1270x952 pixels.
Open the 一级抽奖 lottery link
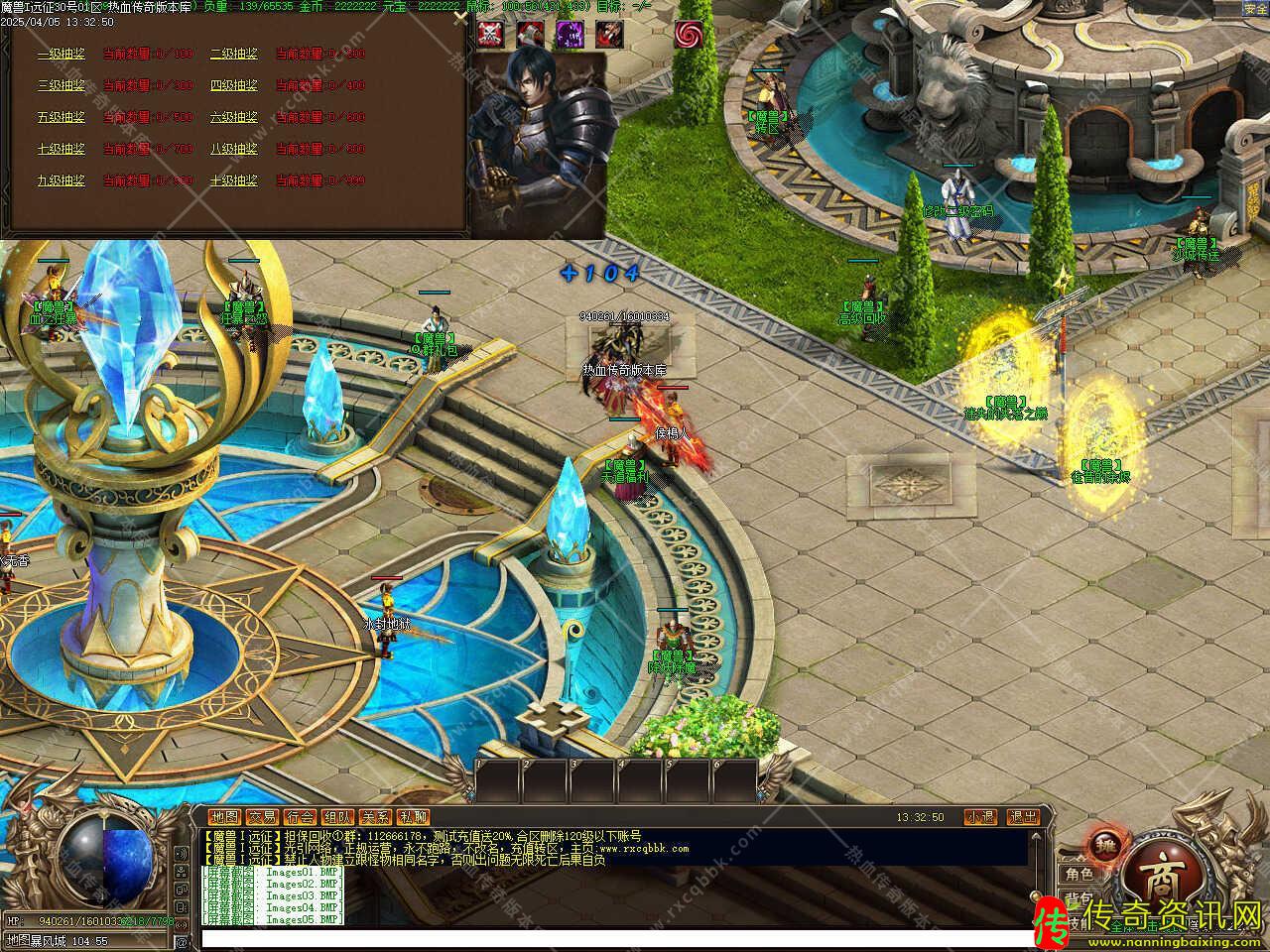[61, 54]
